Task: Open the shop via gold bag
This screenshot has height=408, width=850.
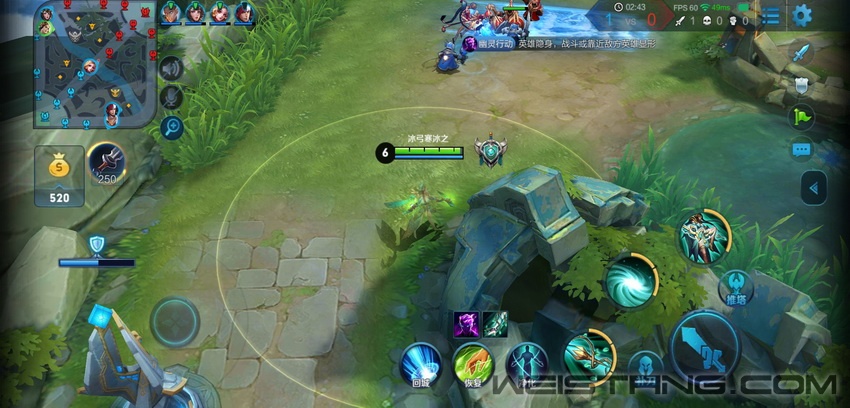Action: [59, 175]
